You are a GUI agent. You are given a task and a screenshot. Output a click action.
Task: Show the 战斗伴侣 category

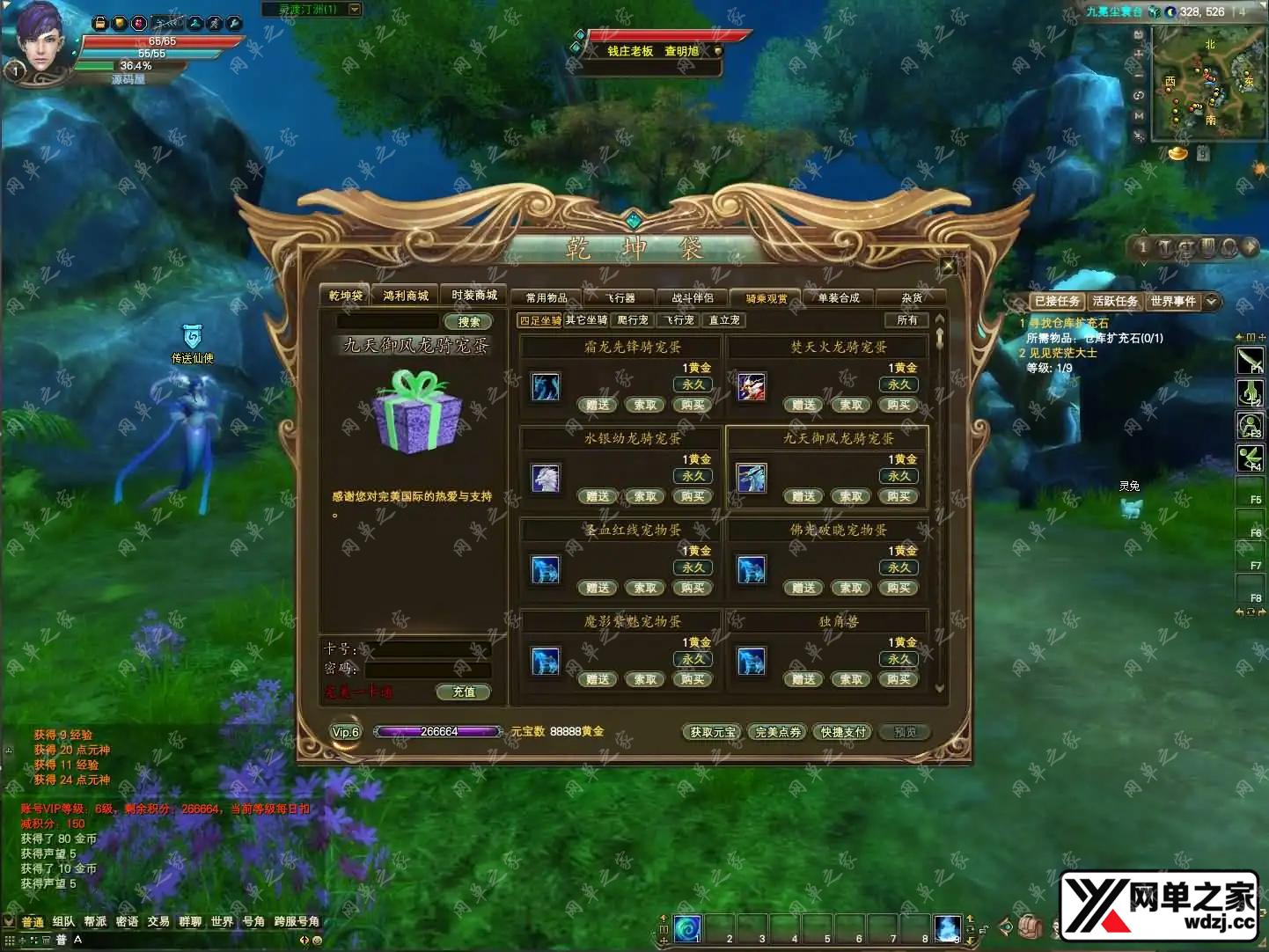point(693,298)
